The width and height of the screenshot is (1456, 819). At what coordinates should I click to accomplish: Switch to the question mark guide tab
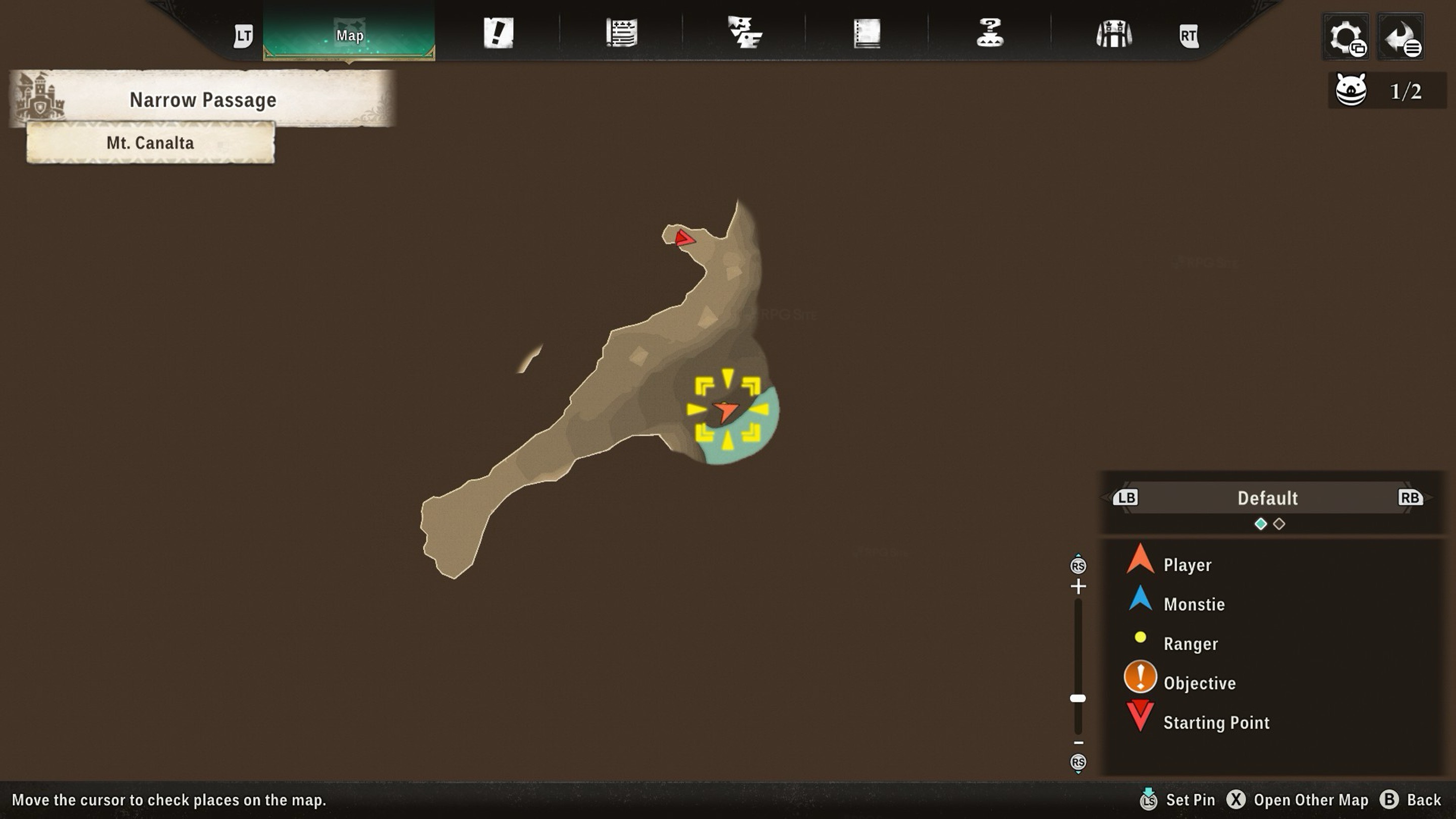point(990,33)
